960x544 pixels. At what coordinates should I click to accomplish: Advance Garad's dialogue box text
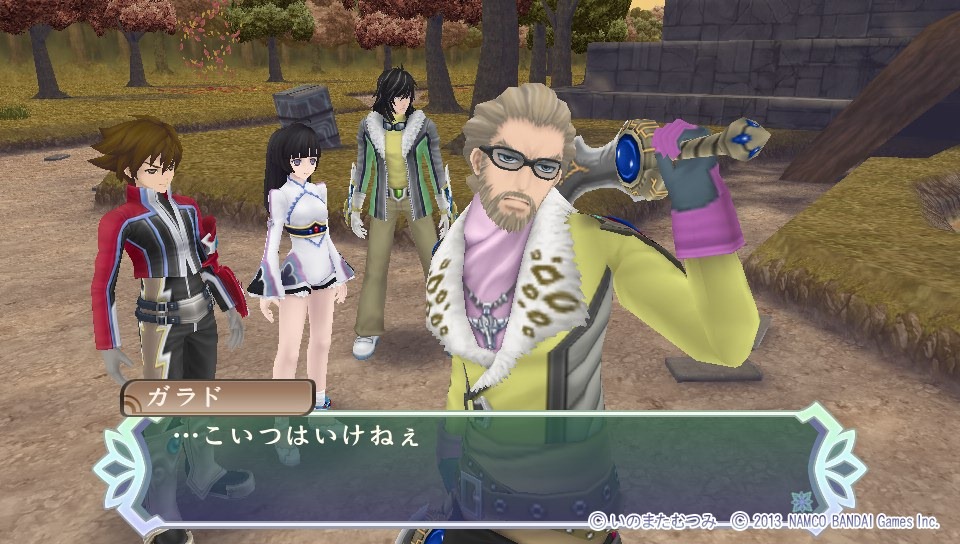pos(480,465)
